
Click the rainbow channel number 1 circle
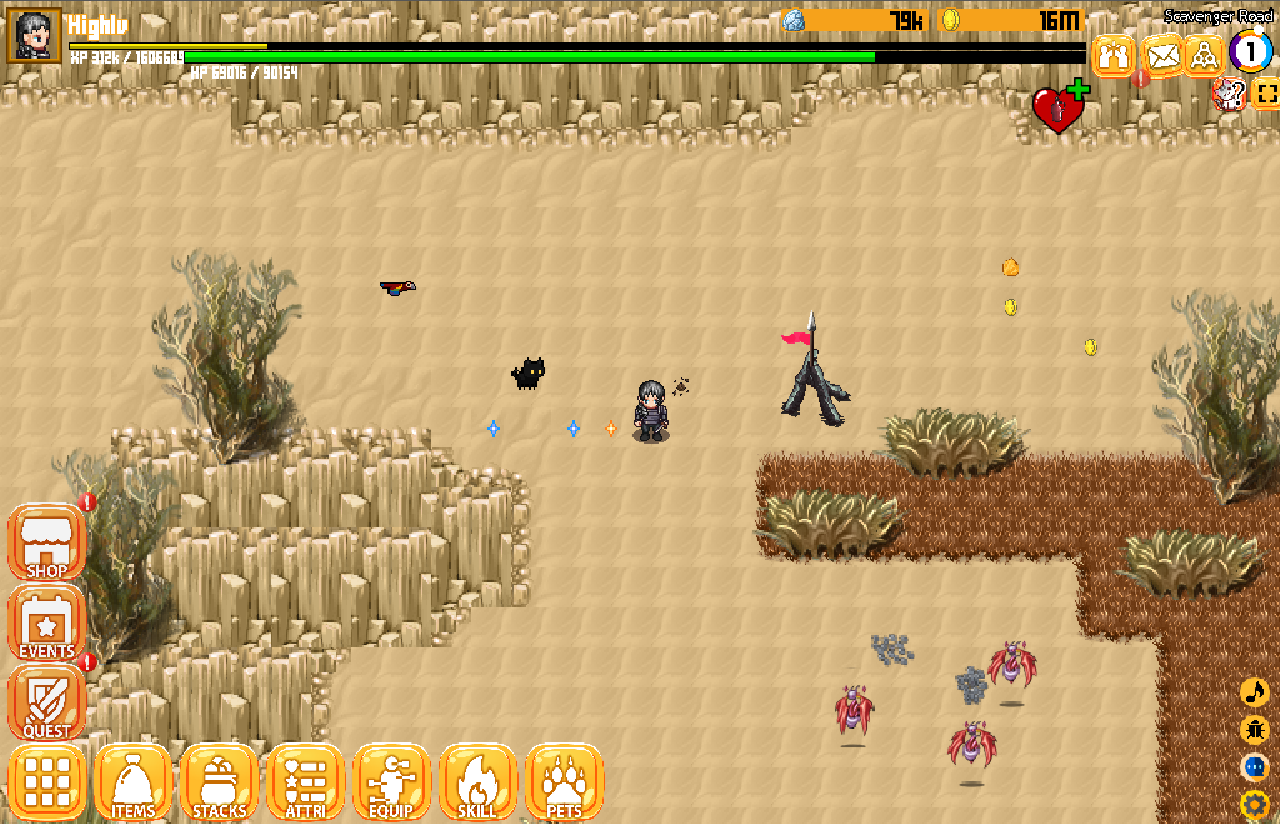coord(1250,52)
